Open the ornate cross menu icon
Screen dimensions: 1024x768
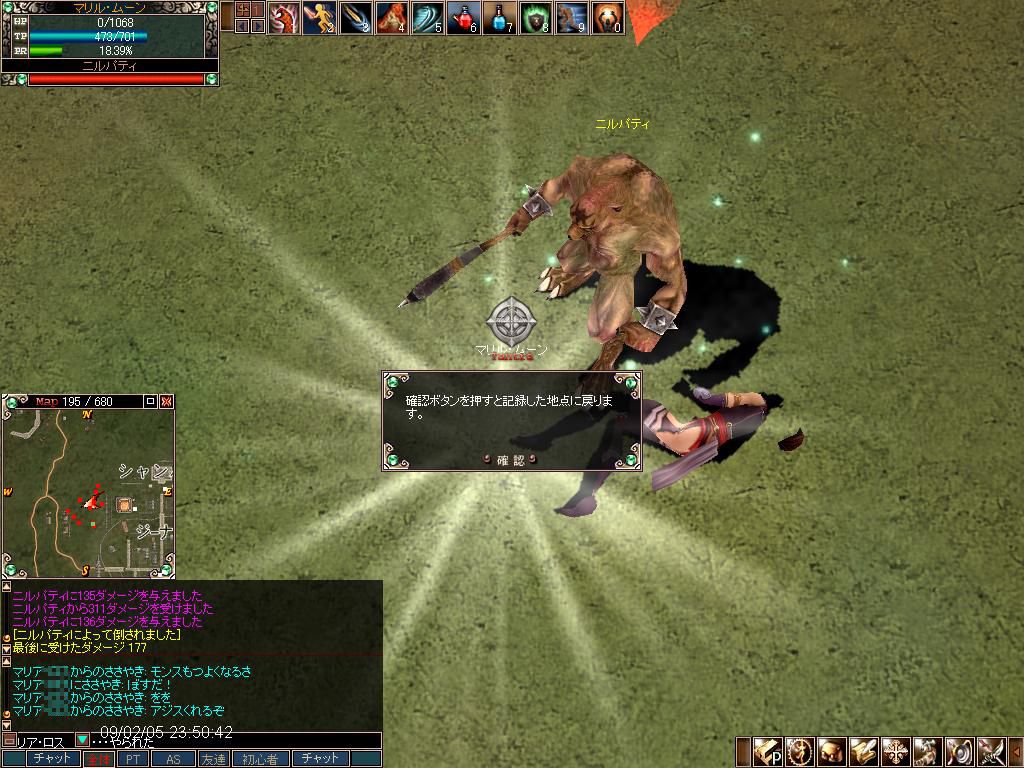(x=896, y=751)
